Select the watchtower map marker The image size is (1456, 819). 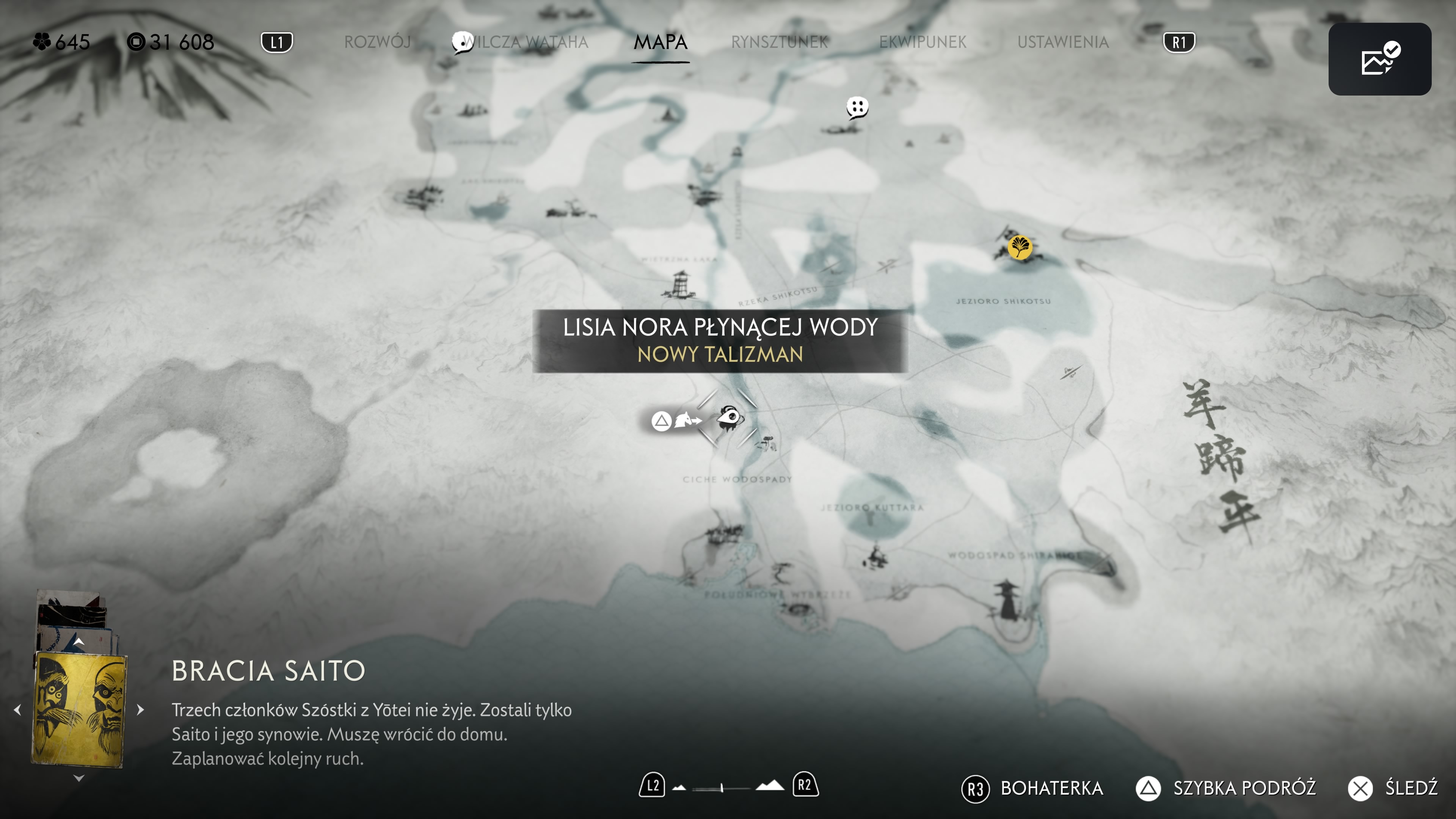point(680,283)
